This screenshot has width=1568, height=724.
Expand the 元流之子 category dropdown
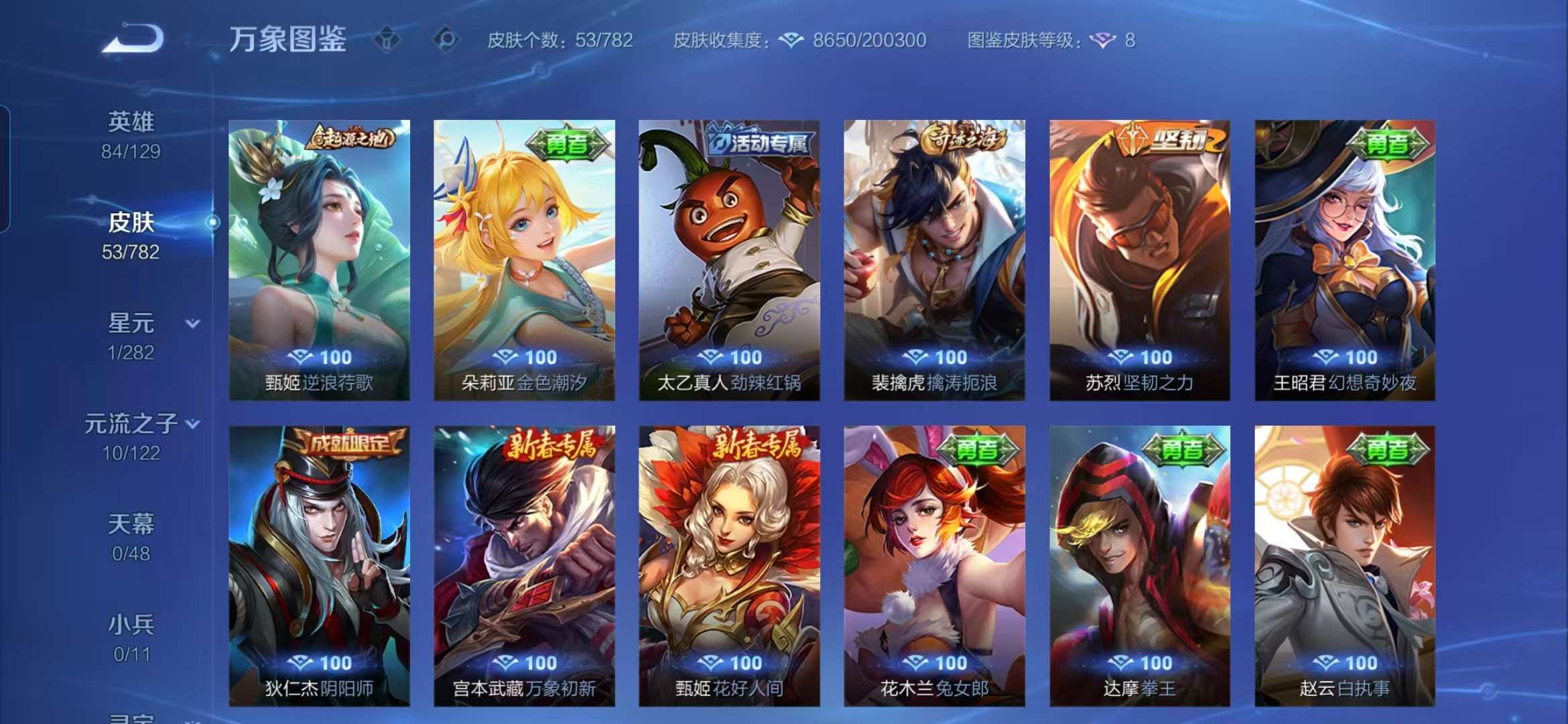(194, 424)
